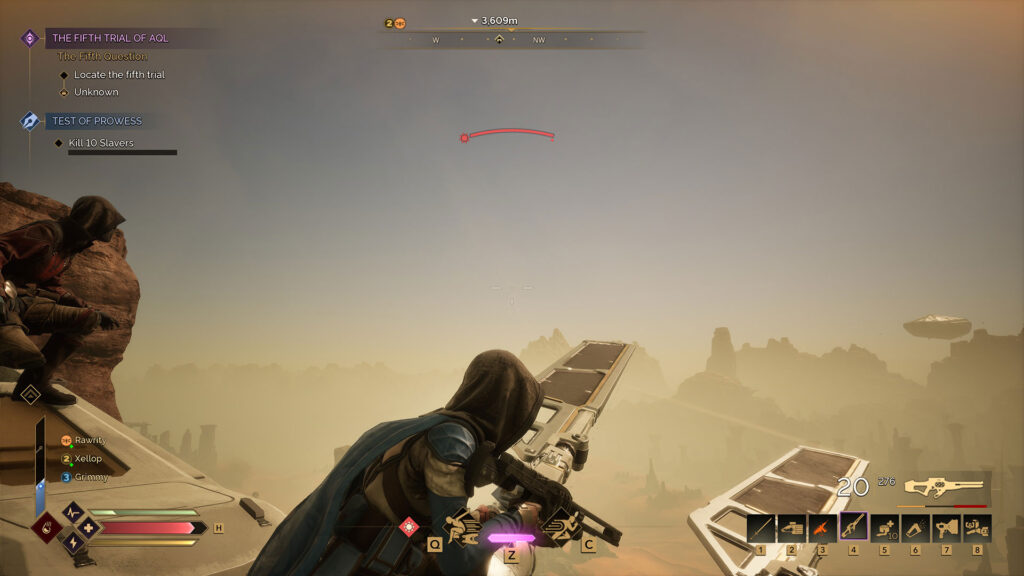
Task: Select the equipped rifle silhouette display
Action: coord(943,487)
